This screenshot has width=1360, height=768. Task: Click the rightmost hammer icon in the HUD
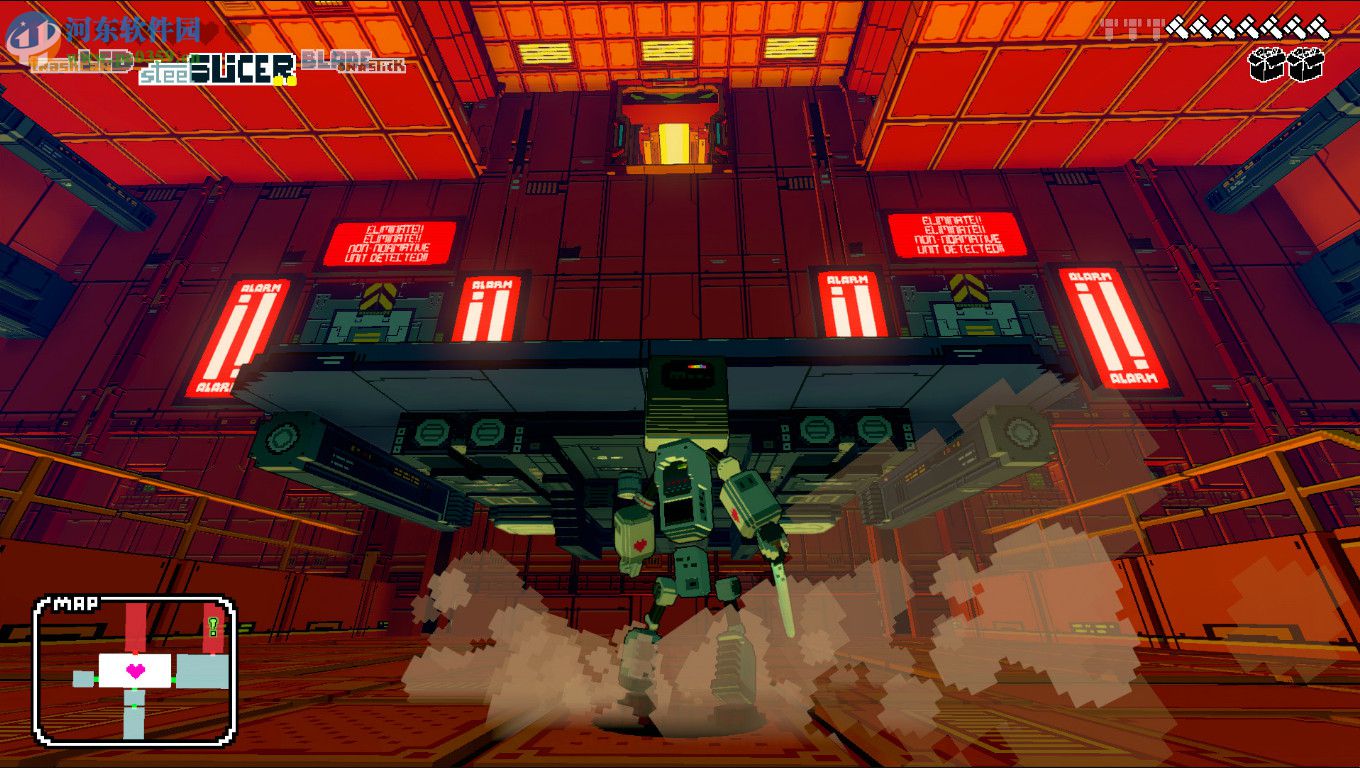(x=1318, y=27)
